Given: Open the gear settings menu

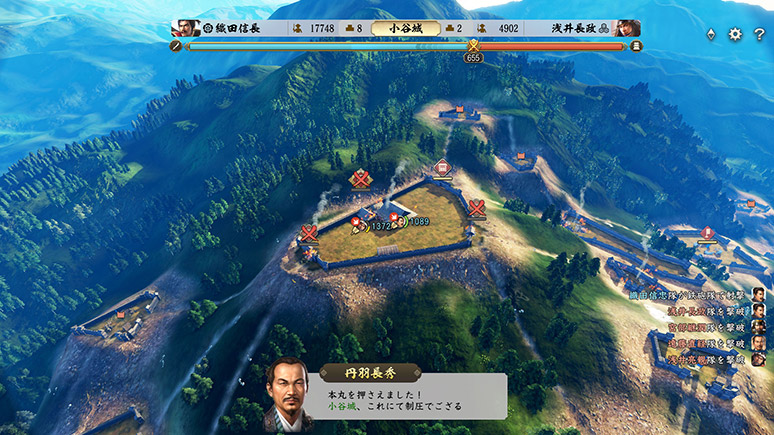Looking at the screenshot, I should (735, 34).
